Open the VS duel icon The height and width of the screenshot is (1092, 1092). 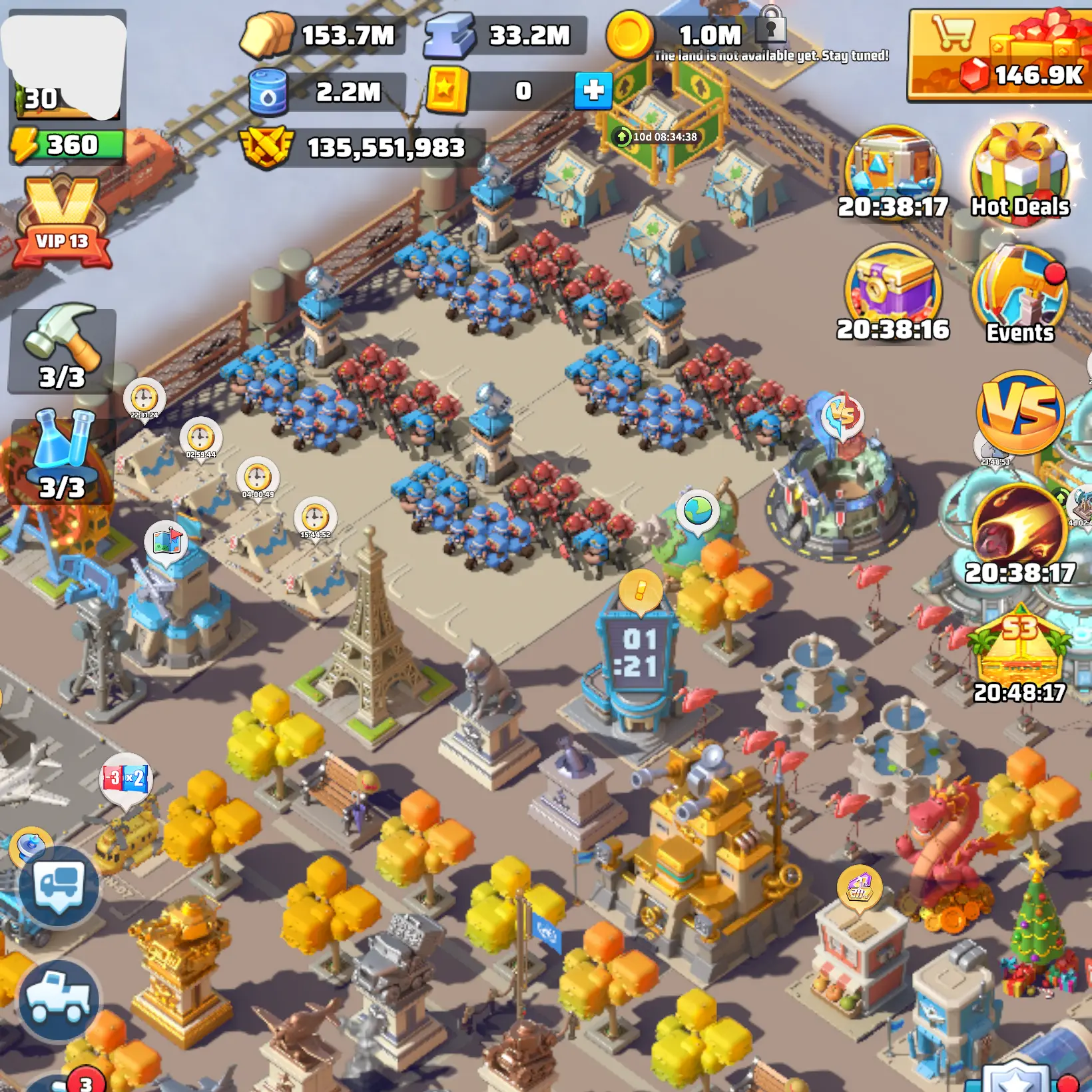pyautogui.click(x=1019, y=411)
